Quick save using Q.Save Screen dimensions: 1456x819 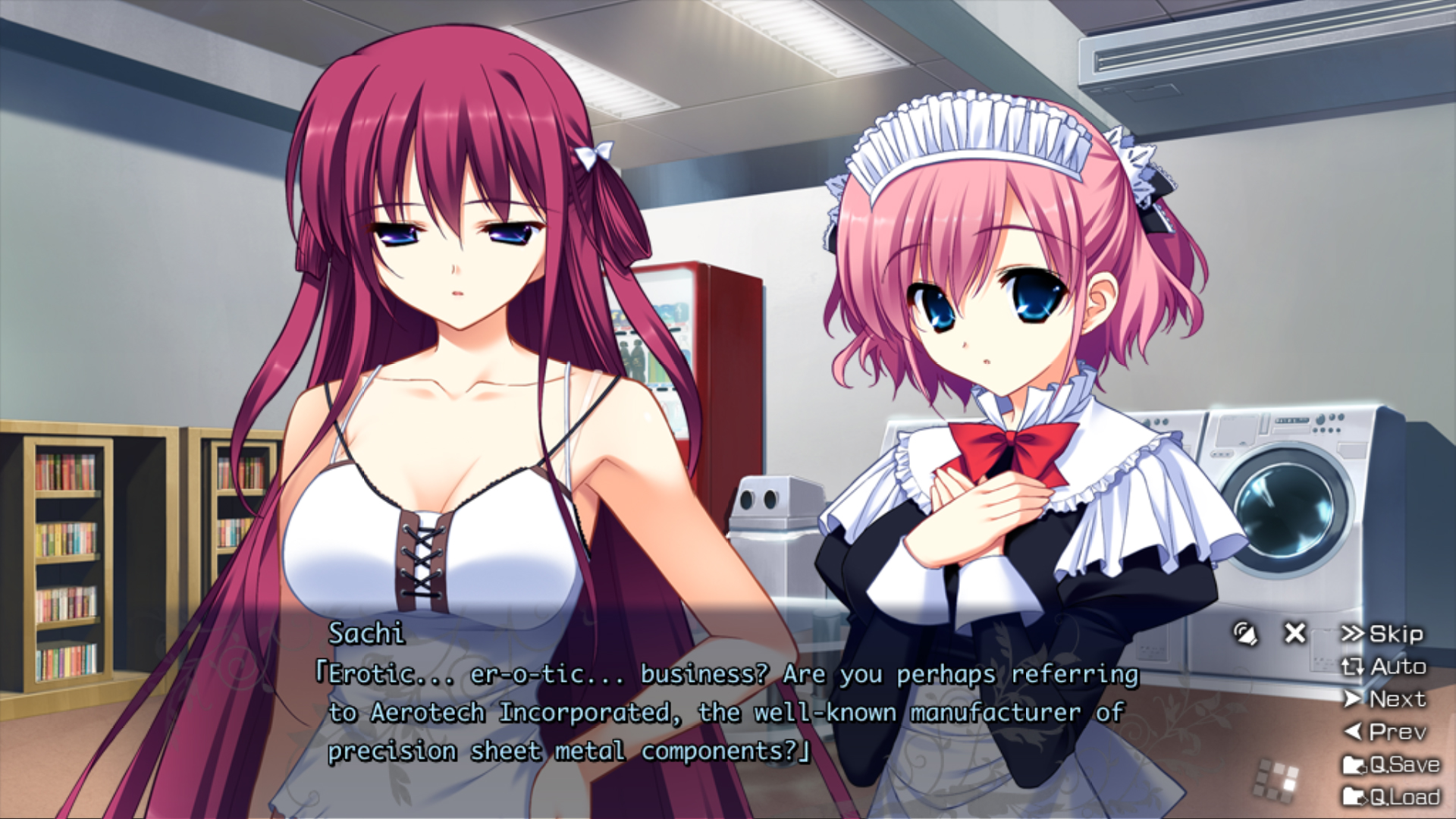pyautogui.click(x=1391, y=764)
